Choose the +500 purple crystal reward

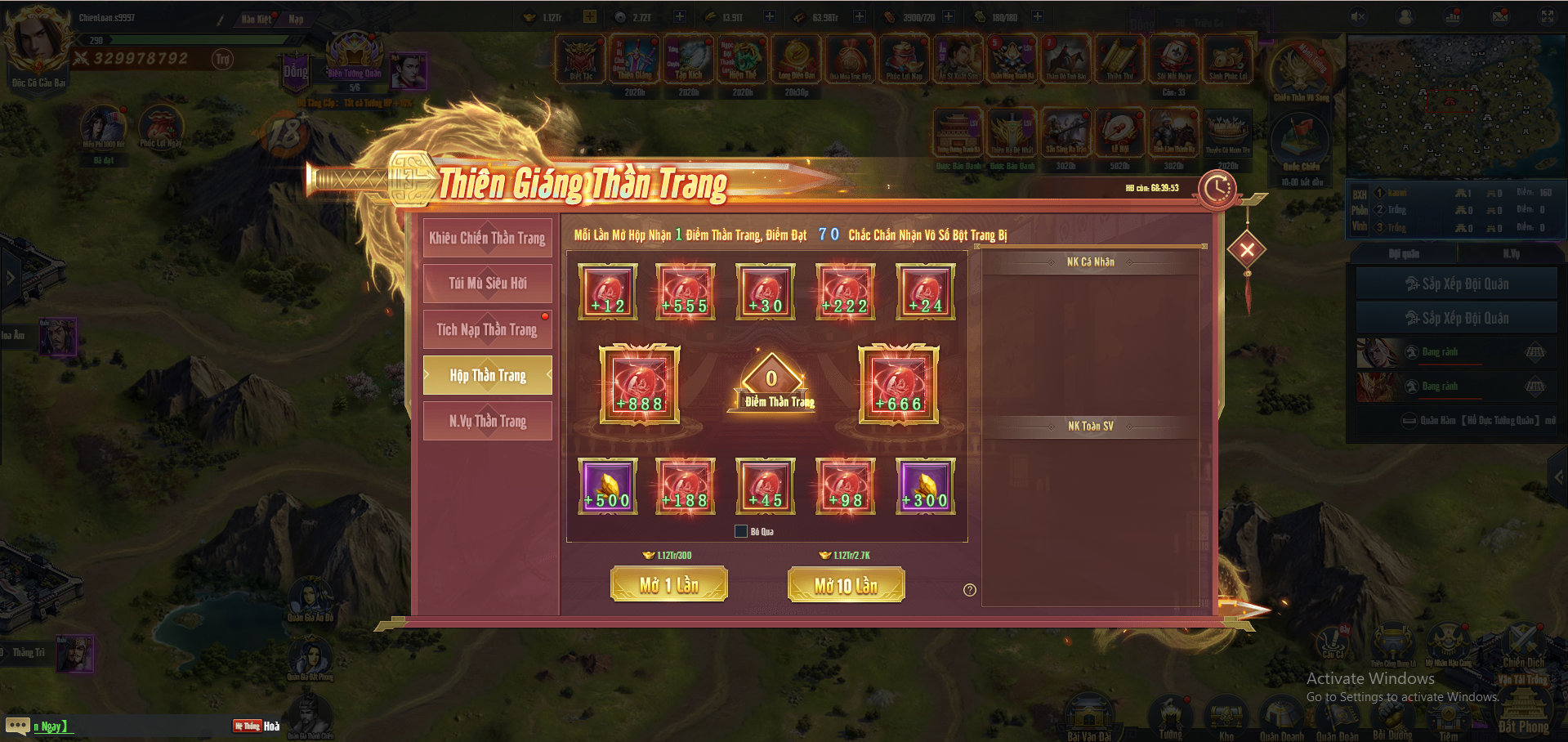[607, 486]
